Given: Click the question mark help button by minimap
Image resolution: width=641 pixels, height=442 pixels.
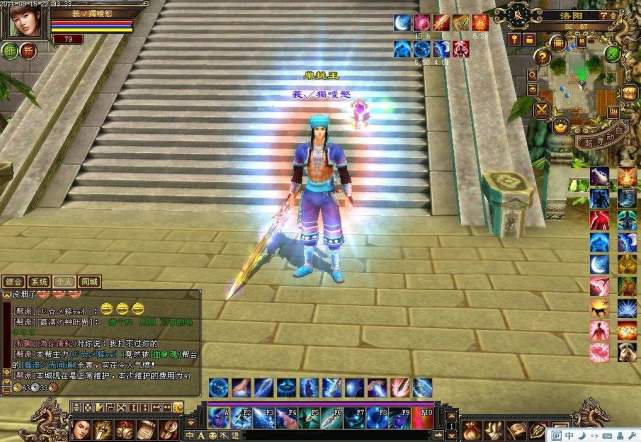Looking at the screenshot, I should click(x=542, y=57).
